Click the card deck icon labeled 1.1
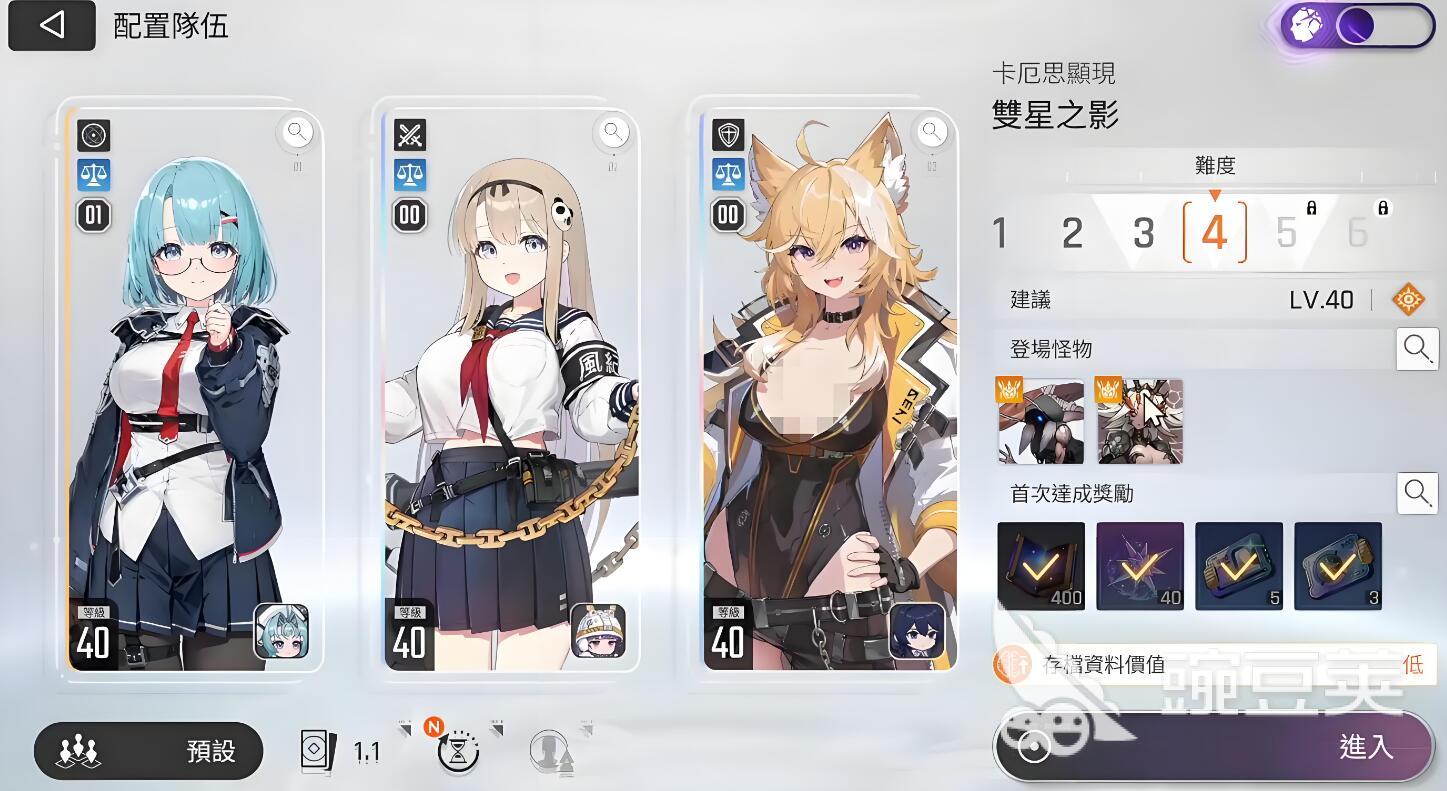The height and width of the screenshot is (791, 1447). pyautogui.click(x=318, y=749)
